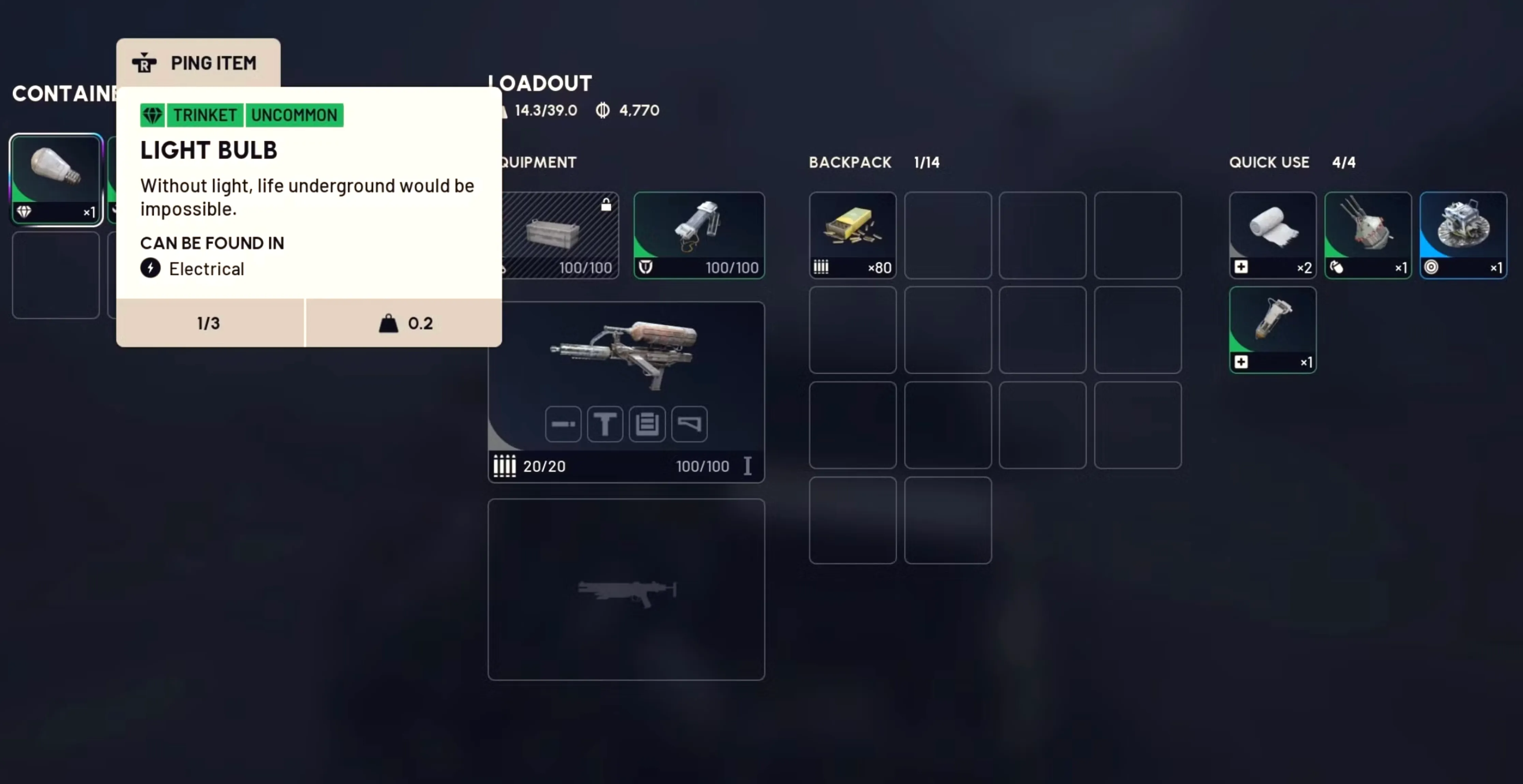Click the bullet ammo counter icon below weapon

point(504,466)
